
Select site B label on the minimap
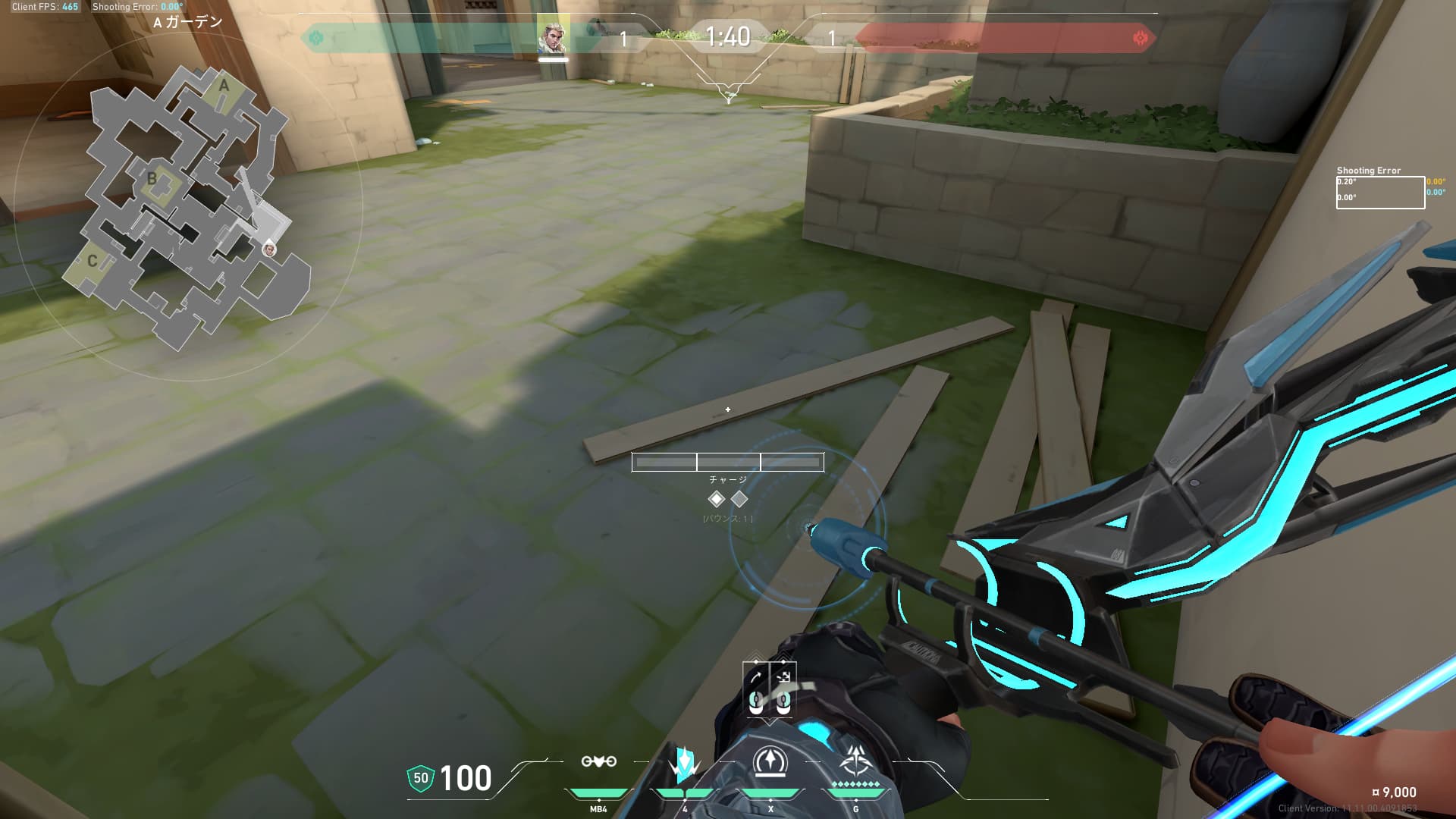pyautogui.click(x=152, y=179)
